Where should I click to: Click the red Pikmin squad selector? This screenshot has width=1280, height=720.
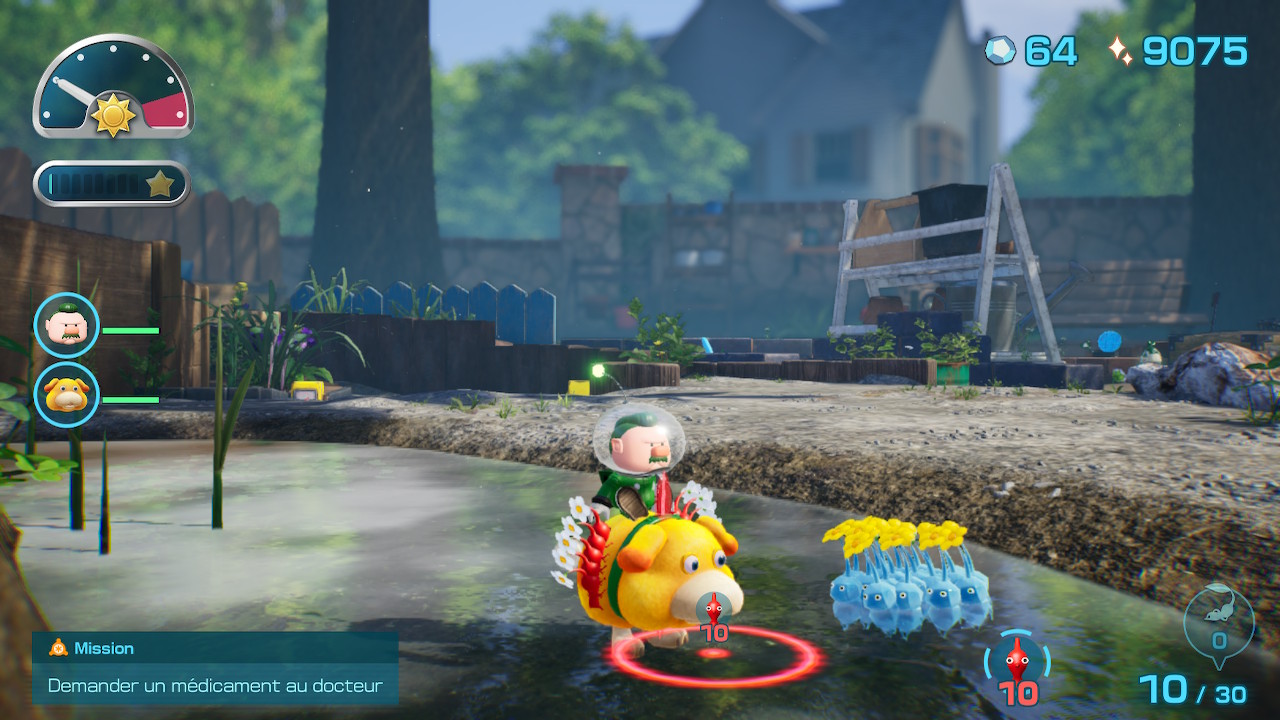(1018, 667)
